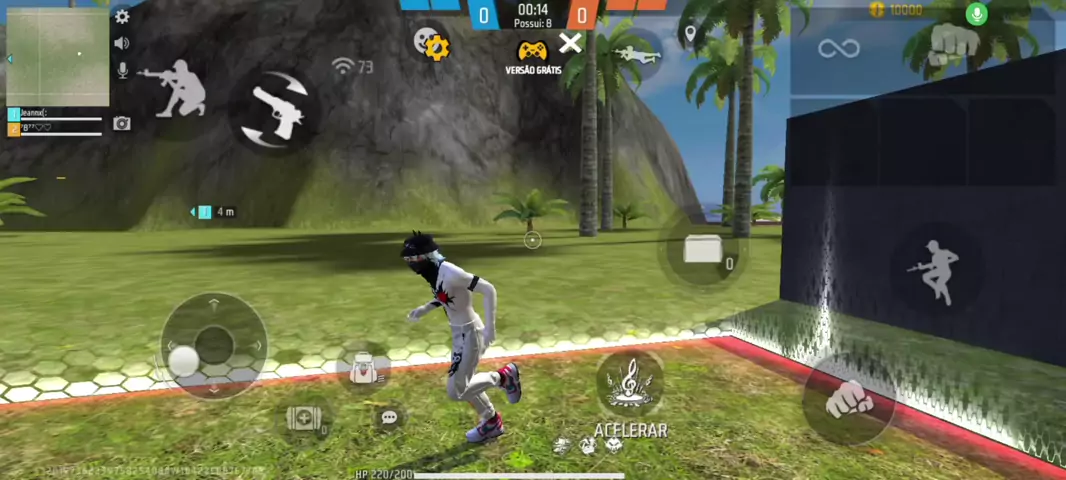Open the backpack inventory
The height and width of the screenshot is (480, 1066).
(x=364, y=368)
